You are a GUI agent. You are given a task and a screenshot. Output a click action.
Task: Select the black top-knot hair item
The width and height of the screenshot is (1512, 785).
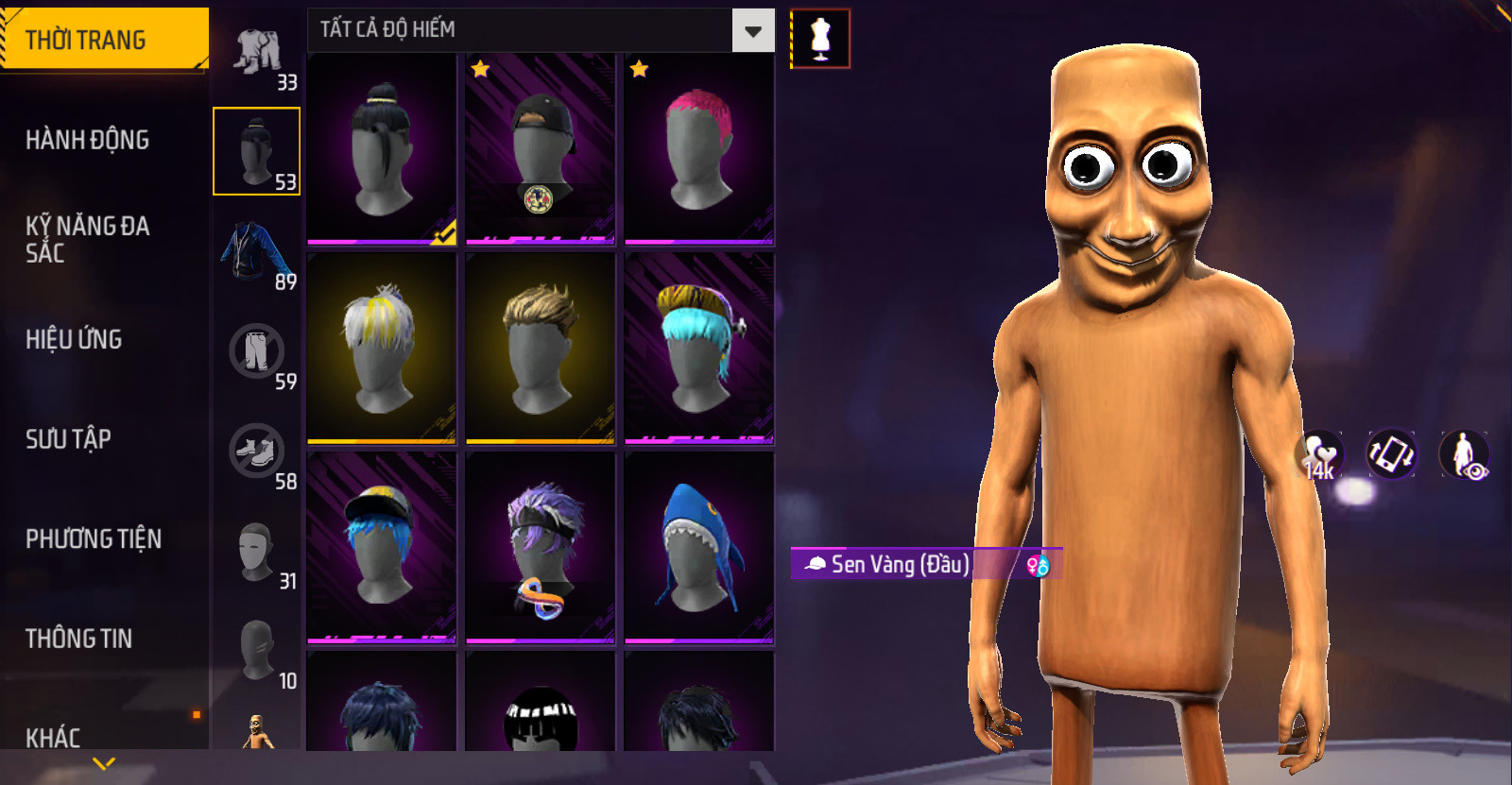[382, 148]
